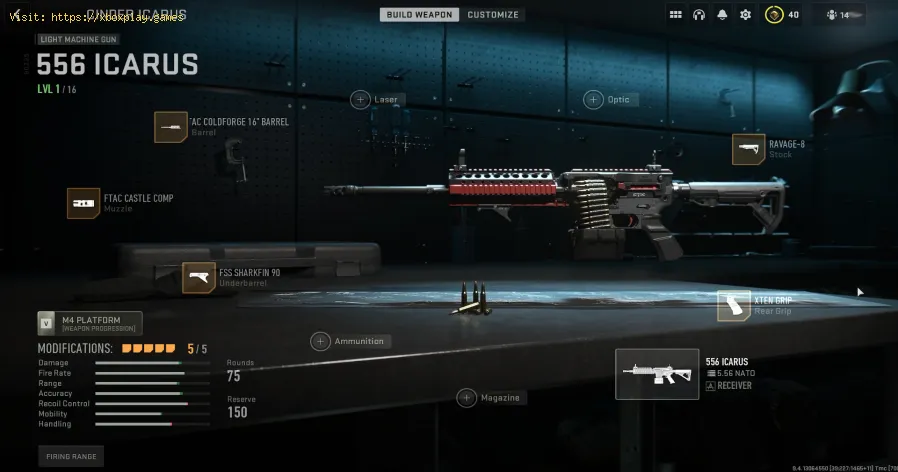Launch the Firing Range
Screen dimensions: 898x472
(71, 456)
